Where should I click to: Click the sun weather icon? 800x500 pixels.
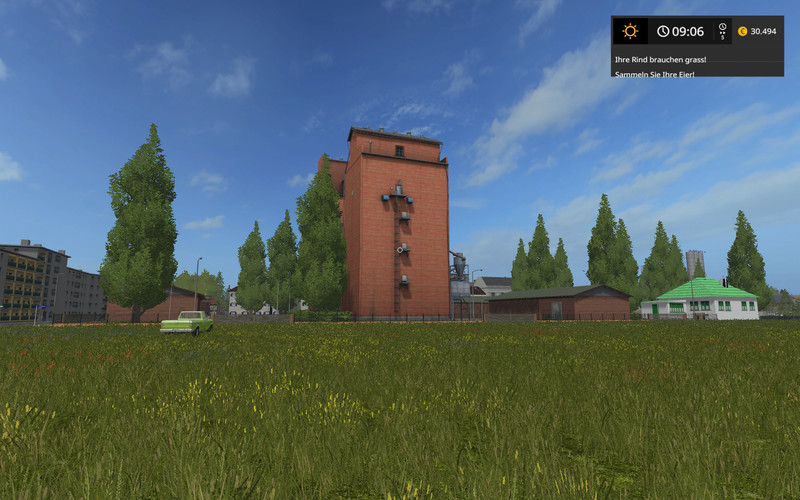click(x=630, y=31)
